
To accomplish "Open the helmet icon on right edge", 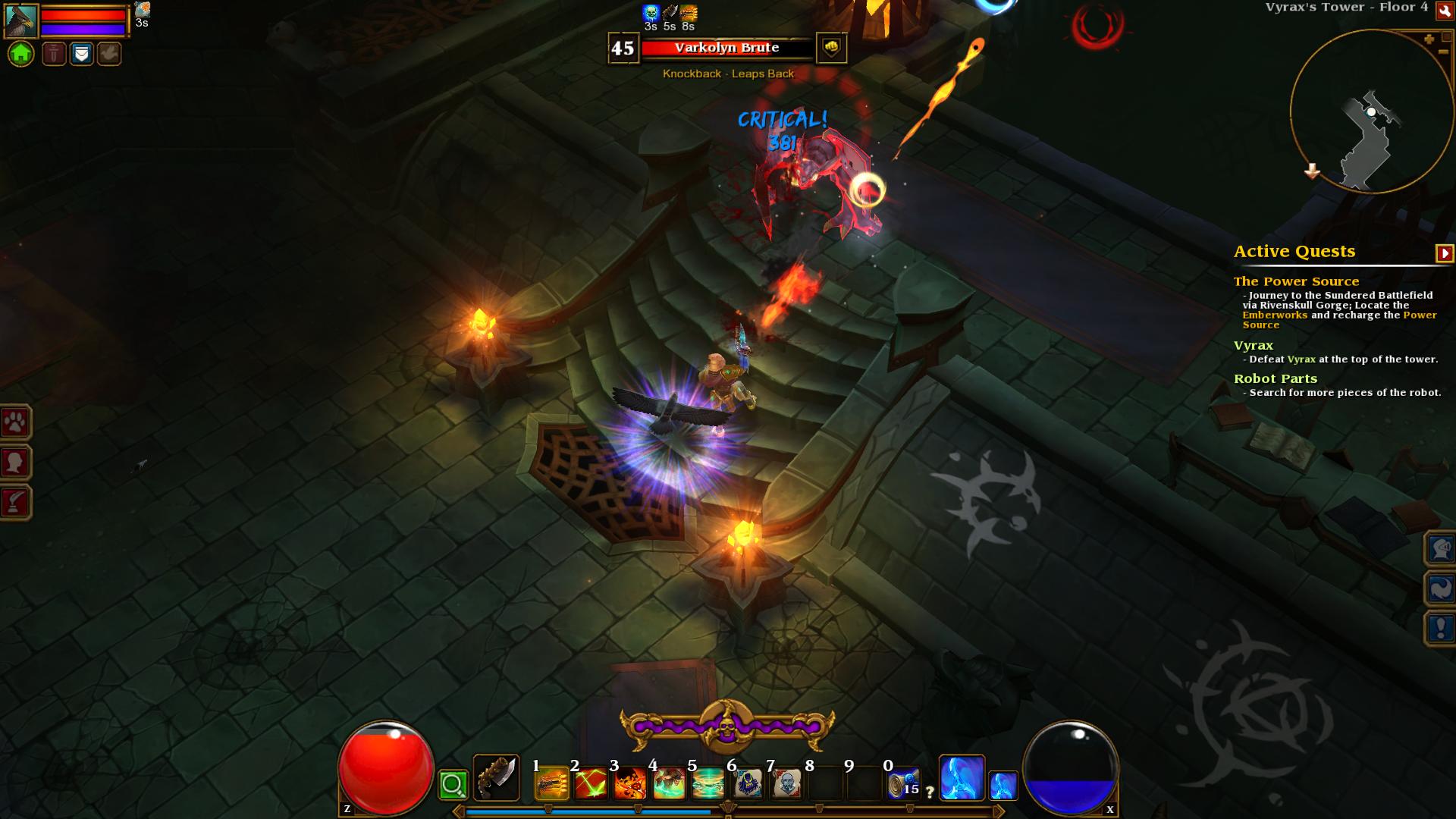I will (x=1440, y=548).
